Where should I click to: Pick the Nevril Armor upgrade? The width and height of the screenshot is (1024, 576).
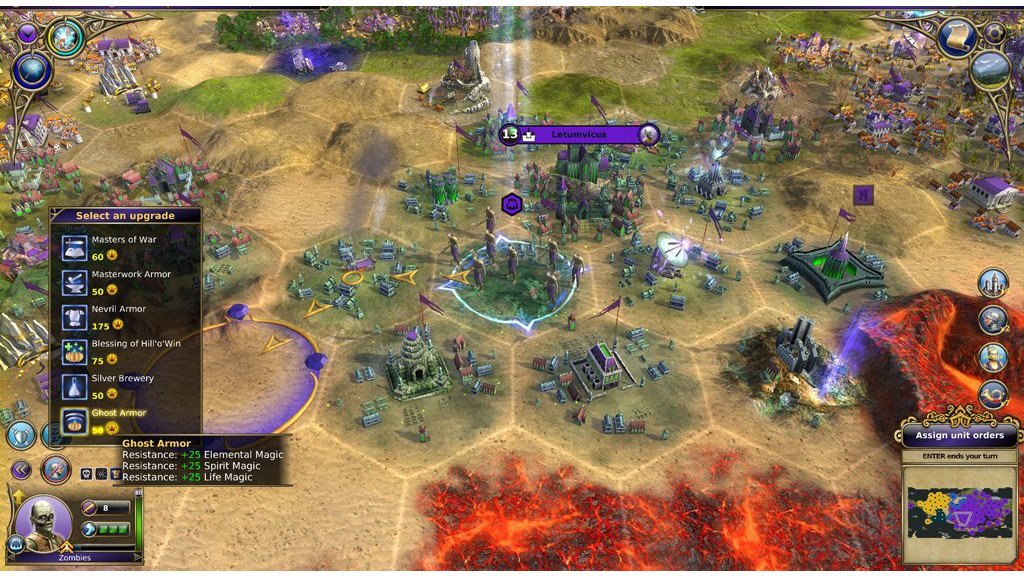(x=124, y=316)
